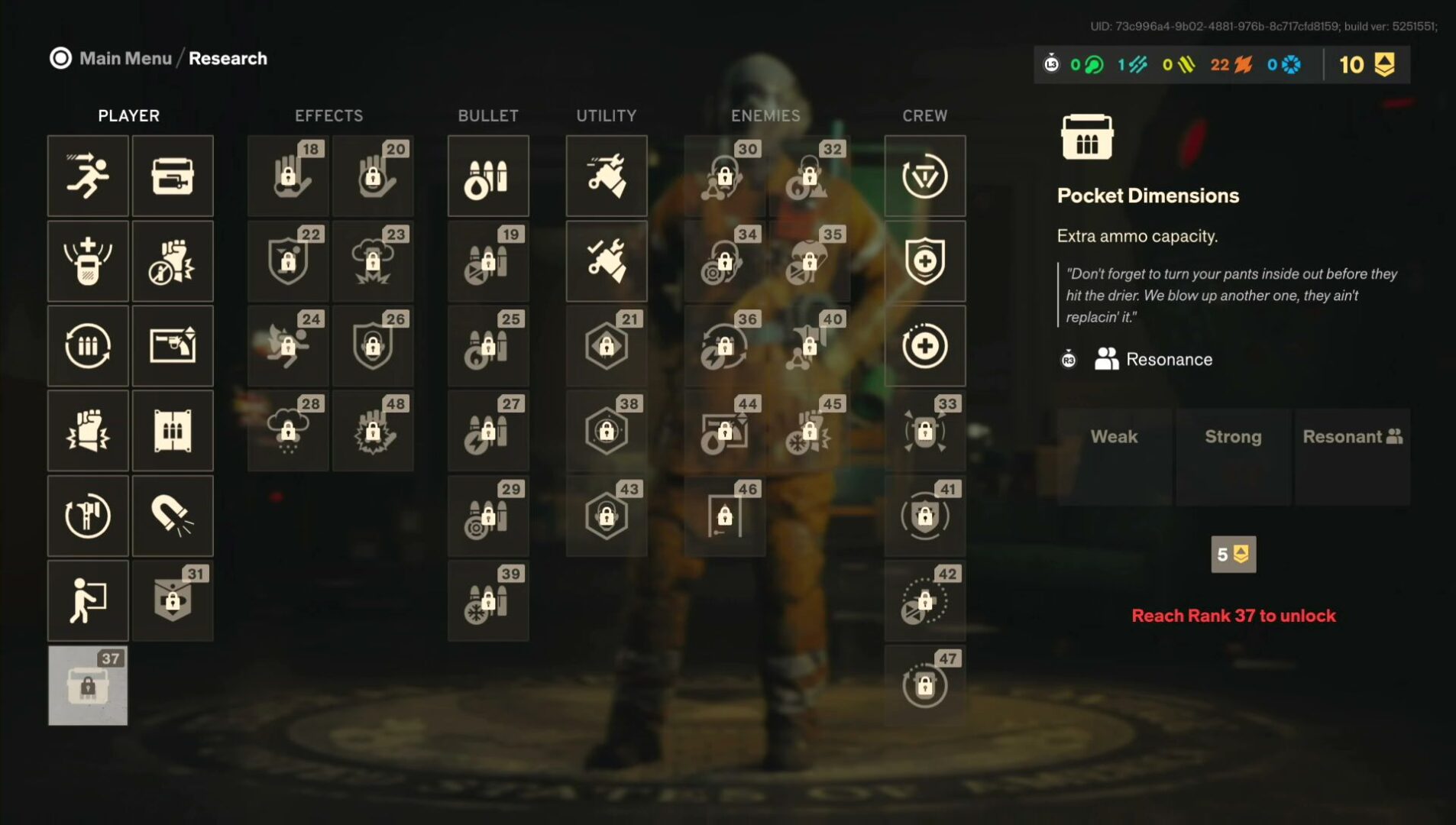The image size is (1456, 825).
Task: Pick the unlocked bullet drop tile
Action: [x=488, y=176]
